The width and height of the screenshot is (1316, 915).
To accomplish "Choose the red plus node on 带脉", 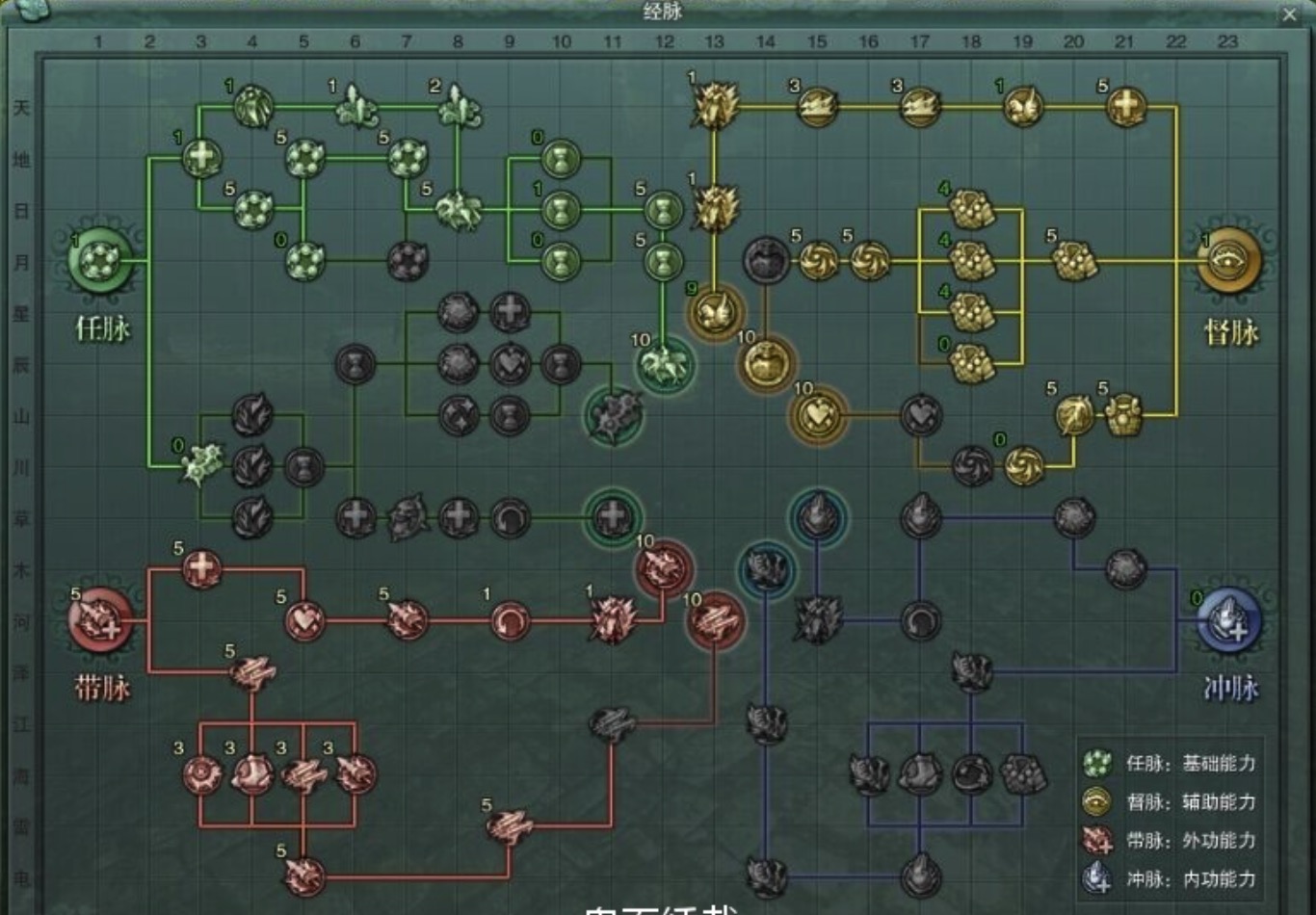I will pos(201,568).
